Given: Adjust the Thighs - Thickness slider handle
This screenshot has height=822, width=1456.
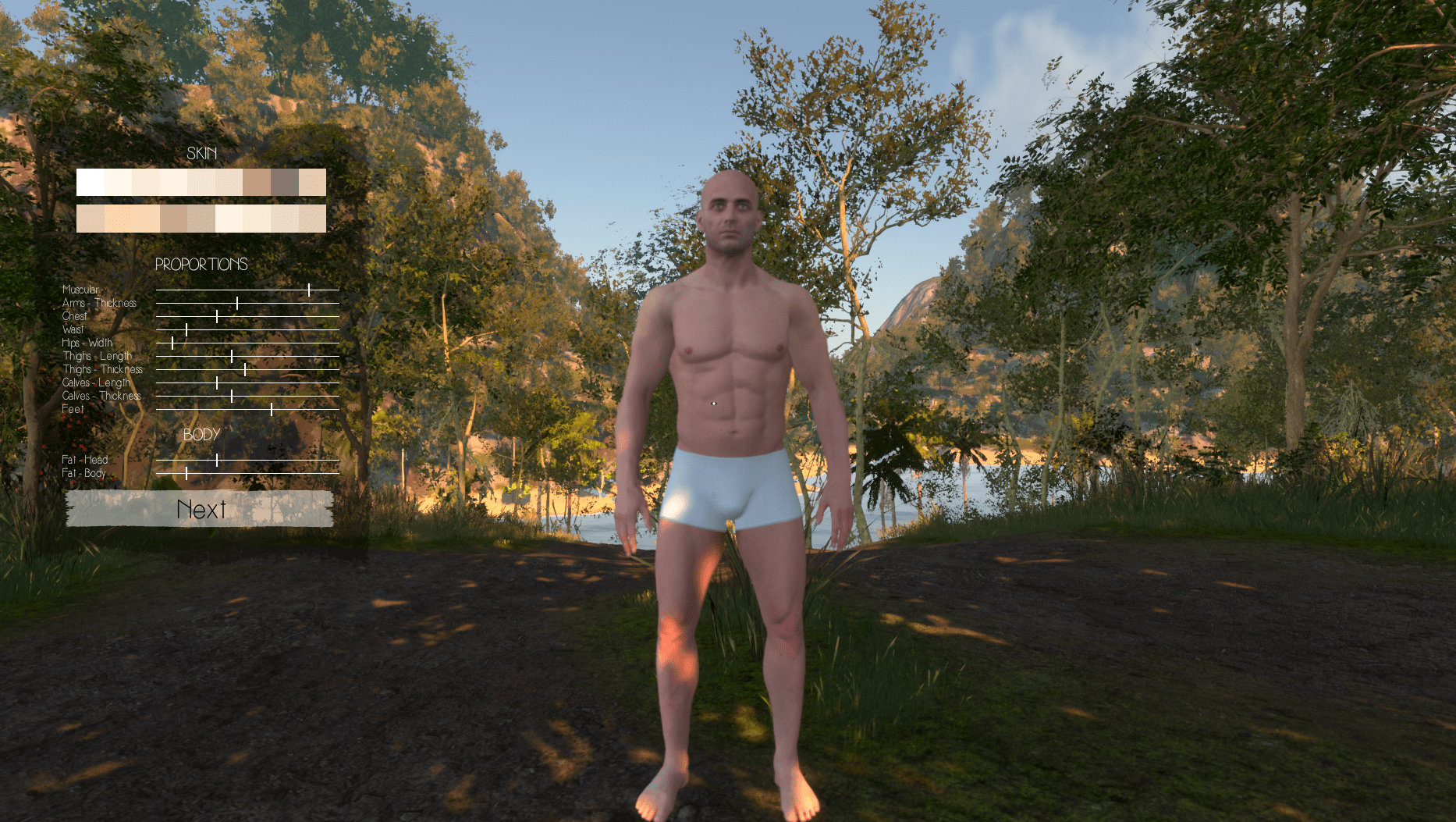Looking at the screenshot, I should pyautogui.click(x=245, y=370).
